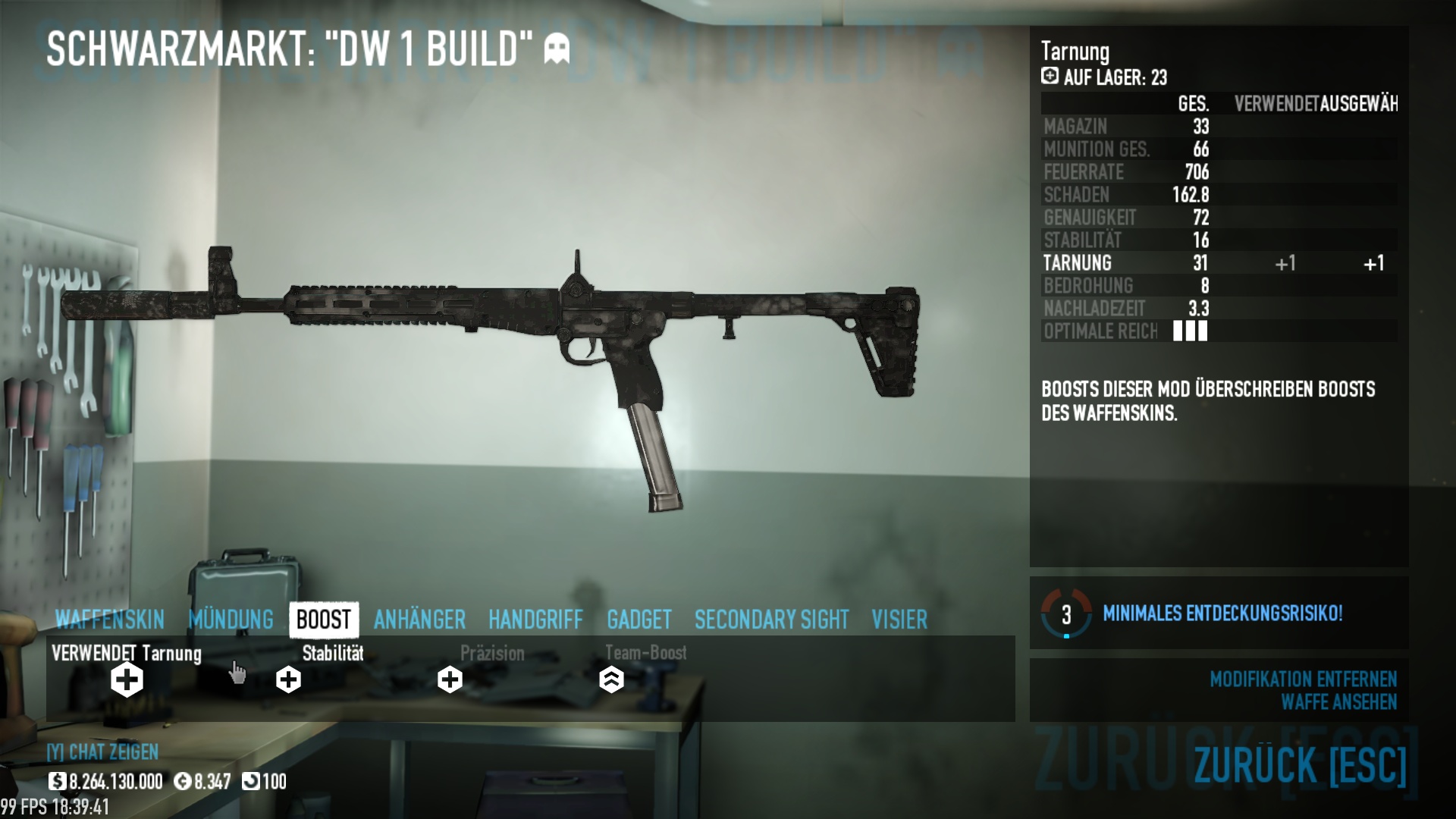The width and height of the screenshot is (1456, 819).
Task: Open the Handgriff category
Action: 535,620
